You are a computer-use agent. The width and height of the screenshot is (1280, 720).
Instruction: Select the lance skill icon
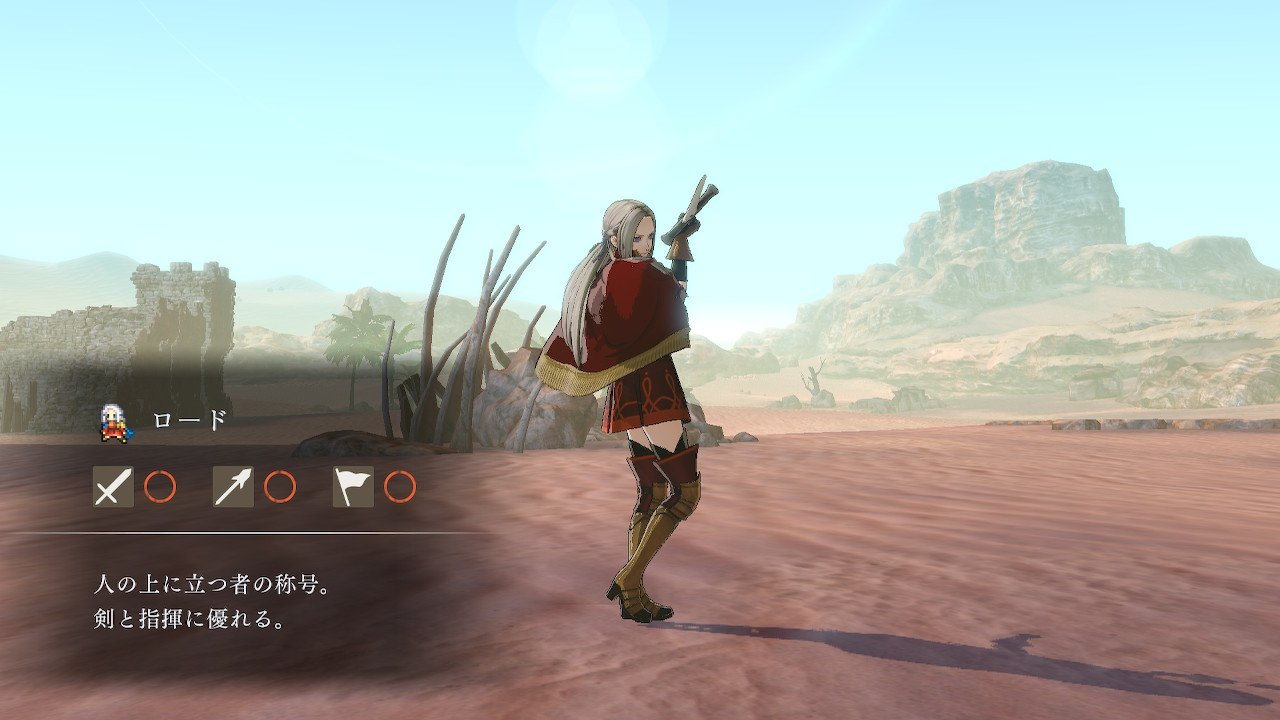(233, 487)
